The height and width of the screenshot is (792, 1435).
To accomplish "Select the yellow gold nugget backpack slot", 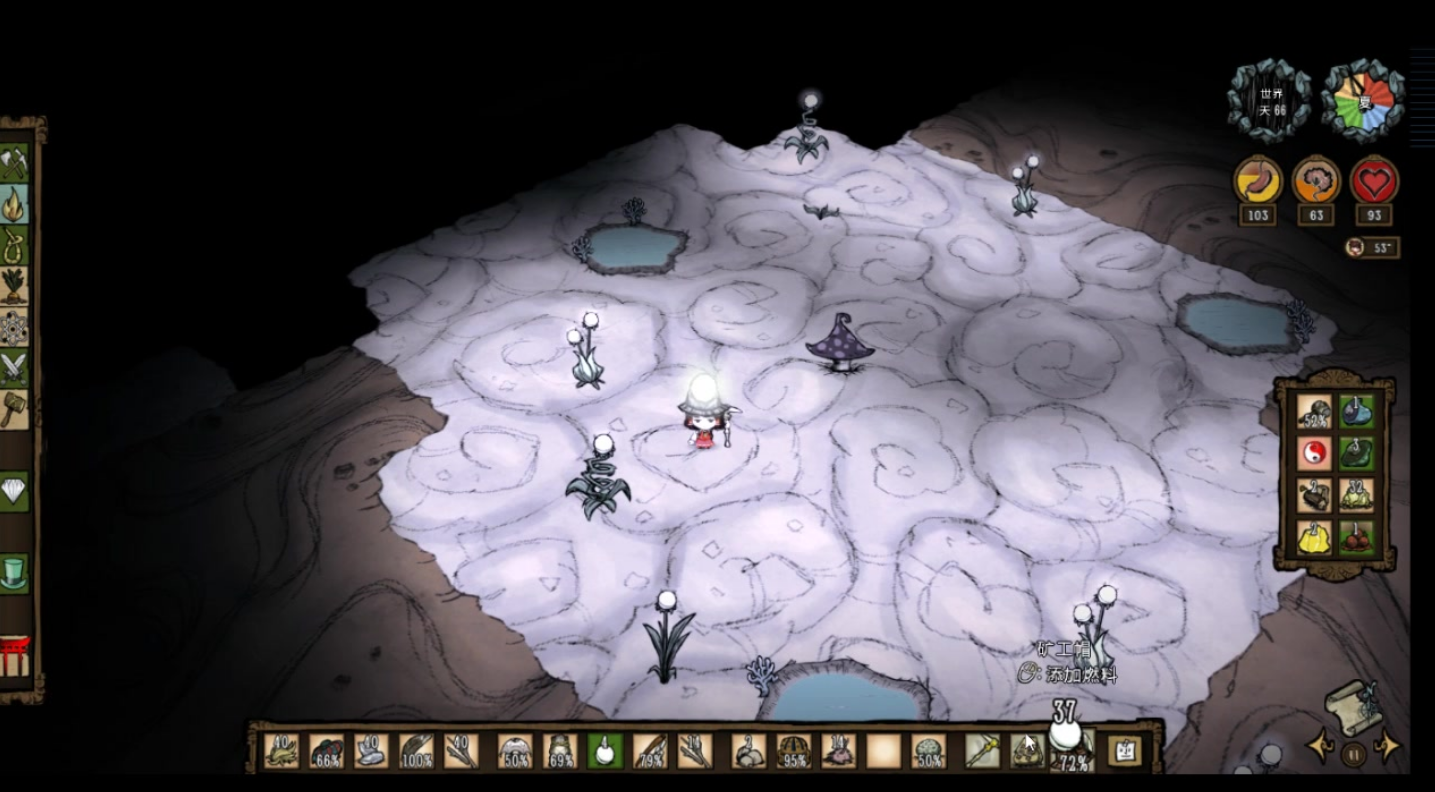I will pos(1314,537).
